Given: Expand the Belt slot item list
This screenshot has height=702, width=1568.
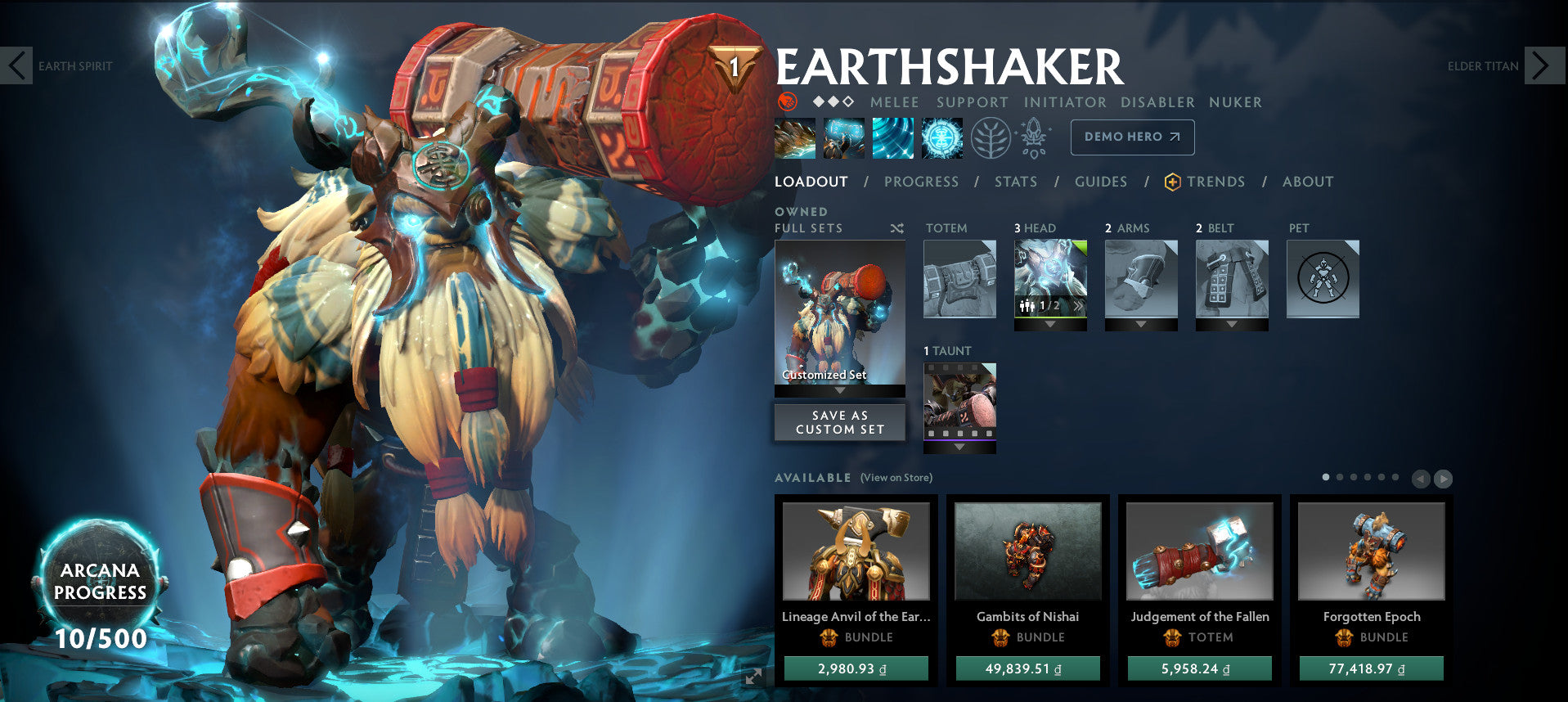Looking at the screenshot, I should [x=1231, y=323].
